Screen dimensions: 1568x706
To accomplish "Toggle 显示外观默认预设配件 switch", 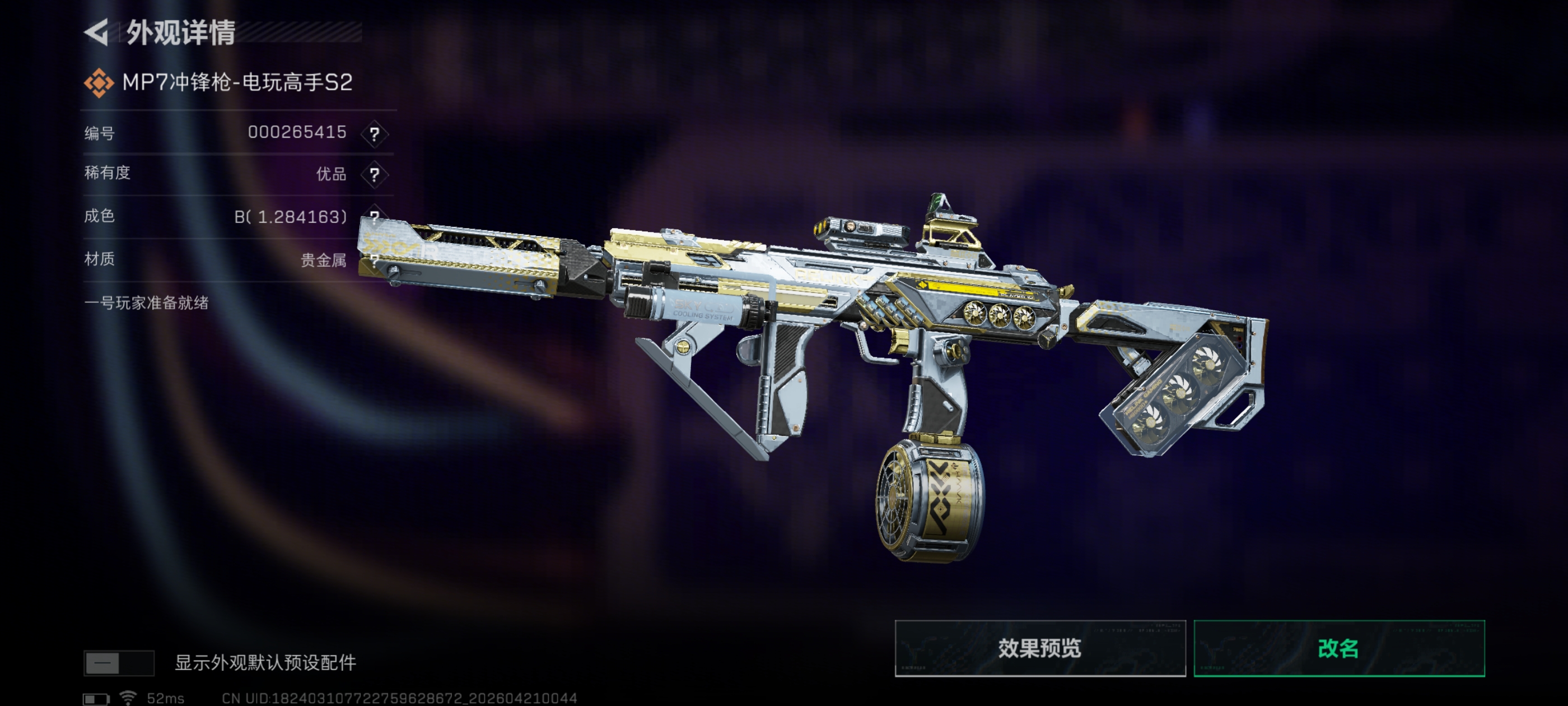I will 119,663.
